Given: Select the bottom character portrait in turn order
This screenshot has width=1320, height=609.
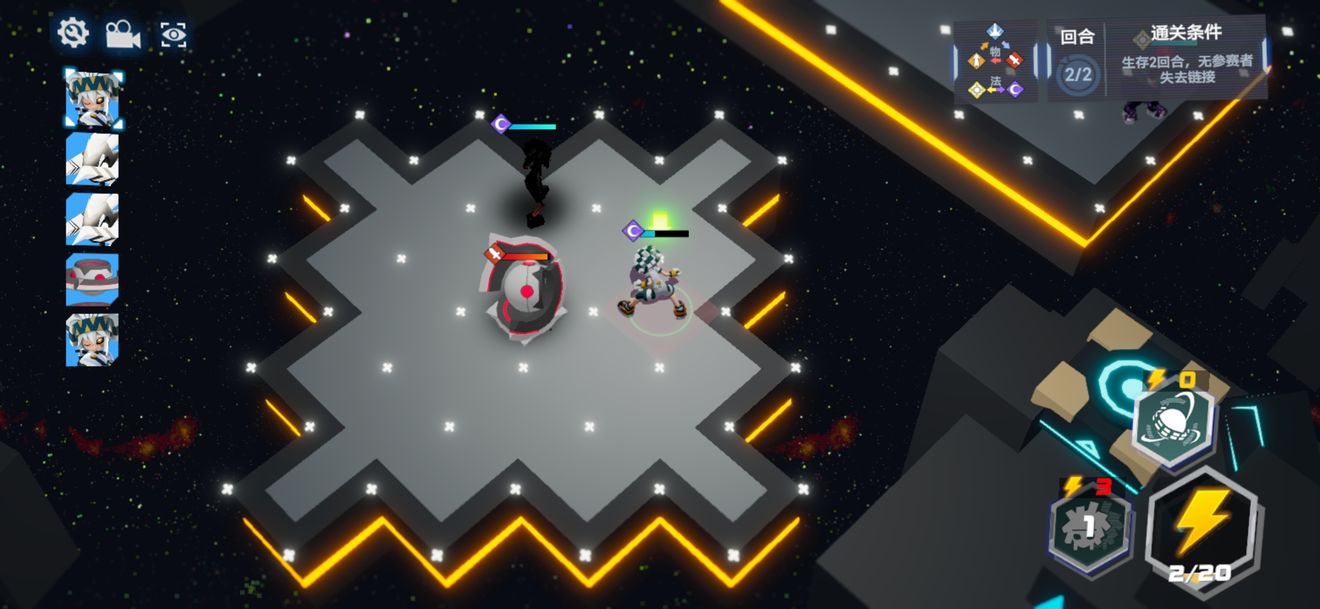Looking at the screenshot, I should [x=92, y=340].
